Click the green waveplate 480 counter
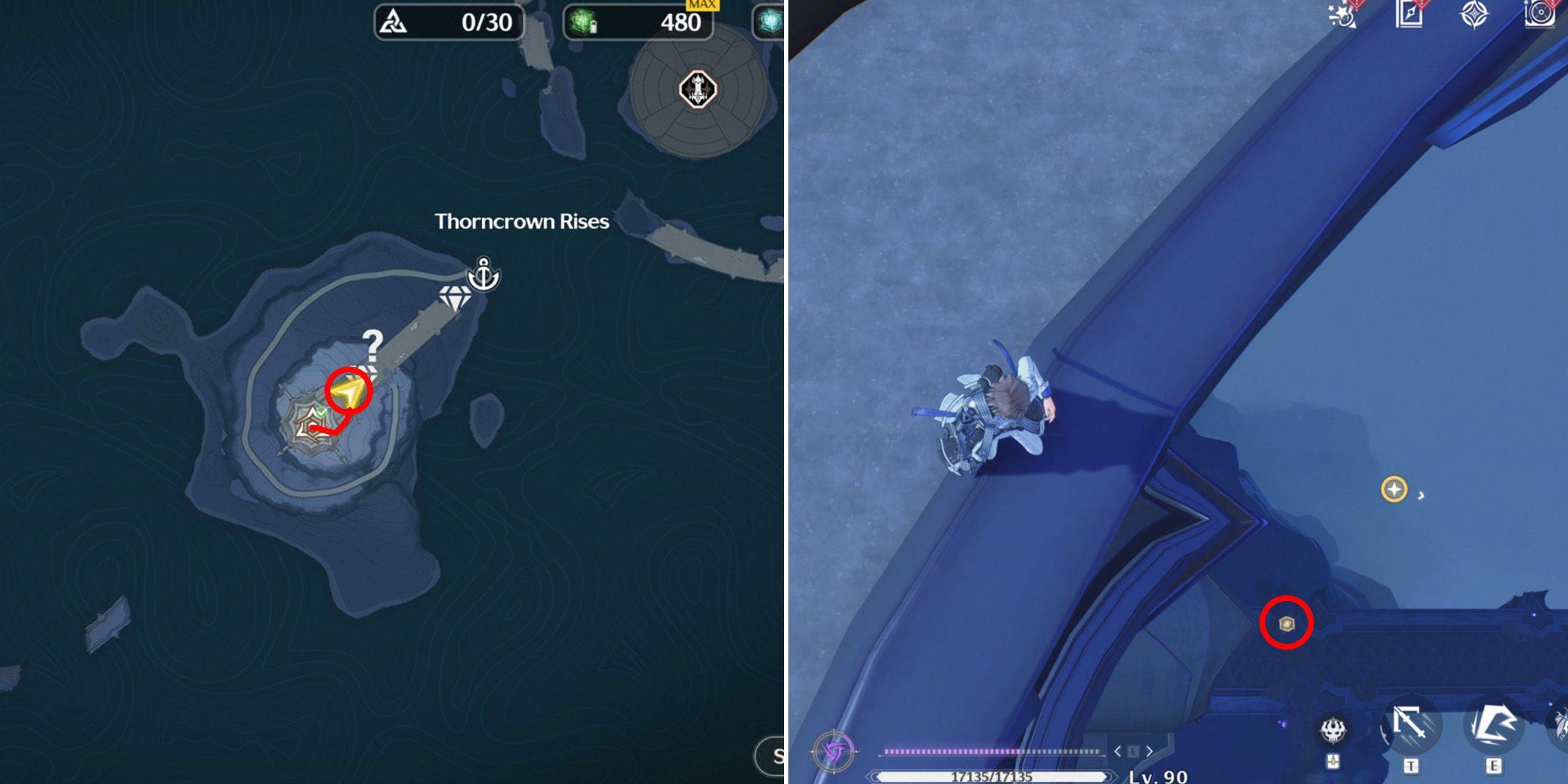Viewport: 1568px width, 784px height. [638, 23]
